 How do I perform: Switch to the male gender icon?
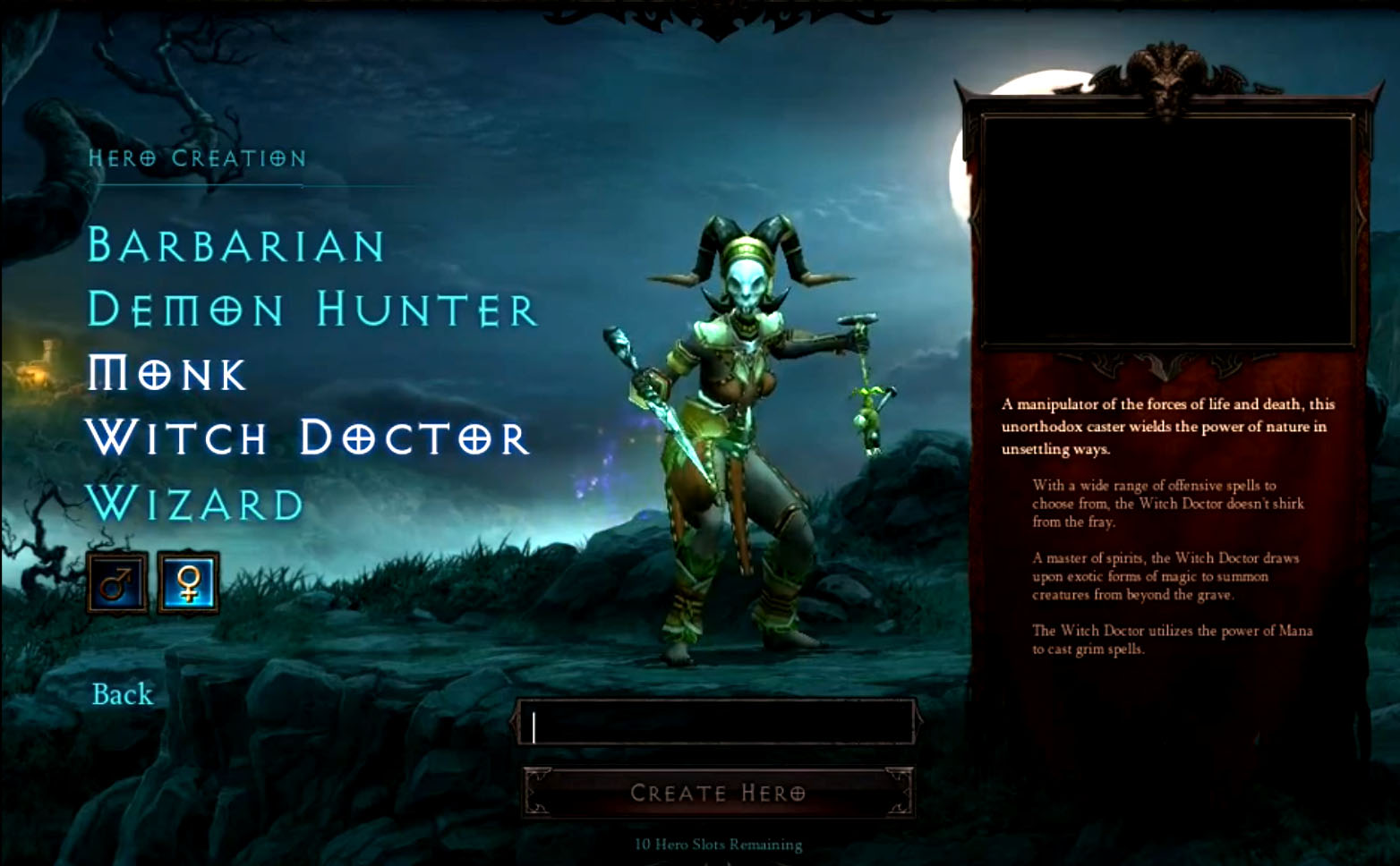[x=117, y=584]
